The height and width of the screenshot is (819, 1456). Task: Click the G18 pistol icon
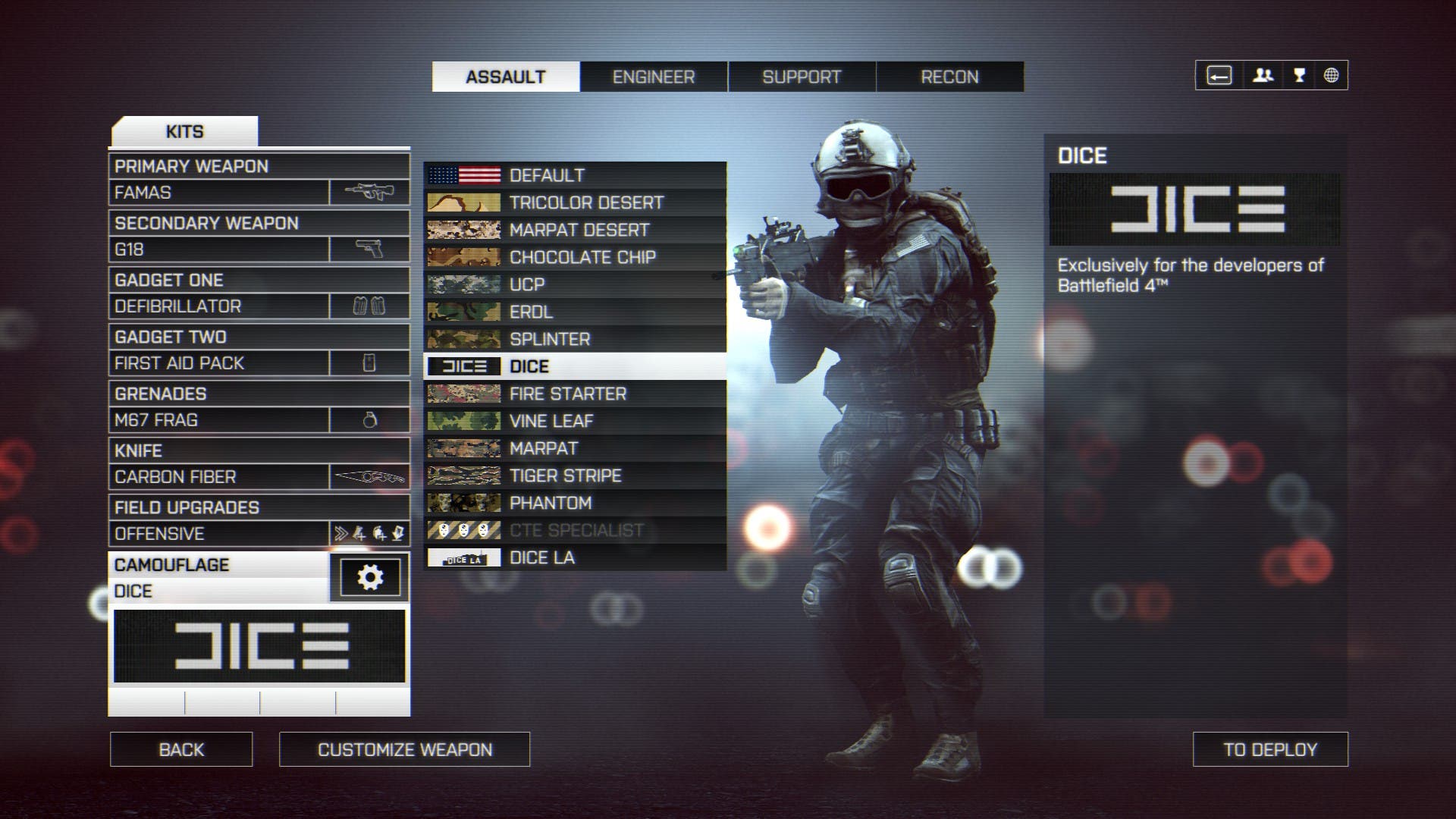pyautogui.click(x=371, y=248)
